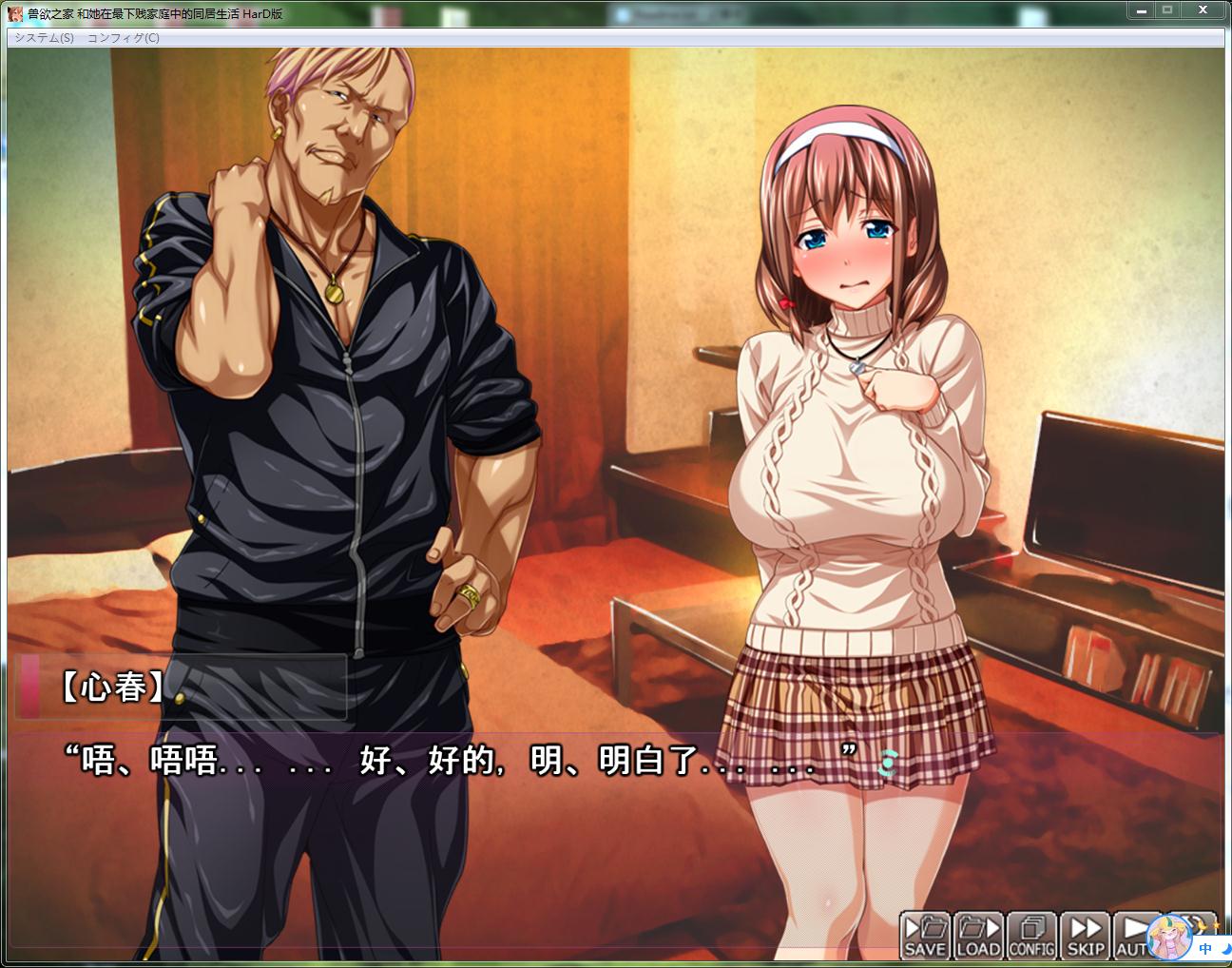The image size is (1232, 968).
Task: Open the LOAD menu
Action: tap(978, 936)
